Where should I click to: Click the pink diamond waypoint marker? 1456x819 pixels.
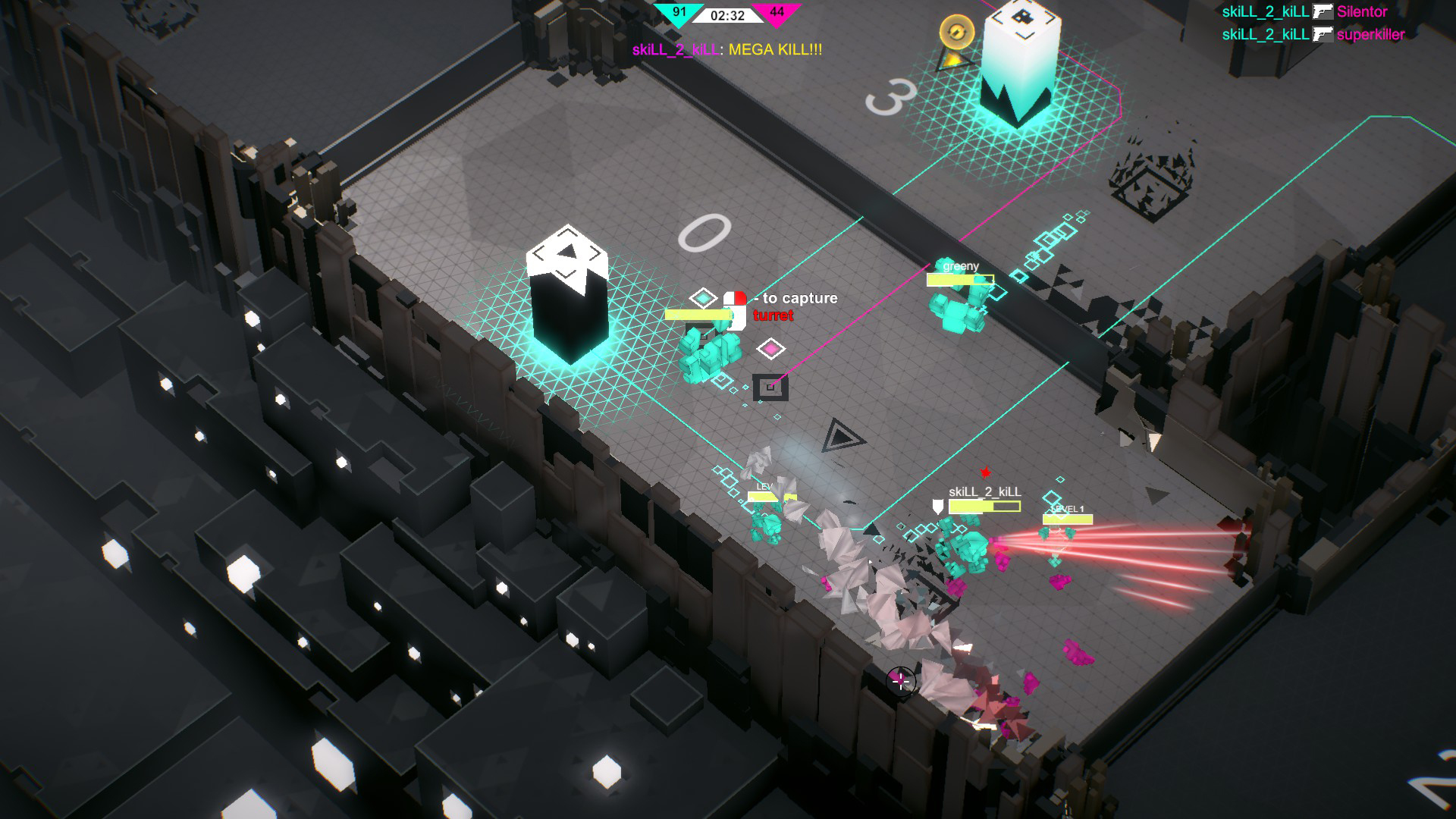coord(770,349)
